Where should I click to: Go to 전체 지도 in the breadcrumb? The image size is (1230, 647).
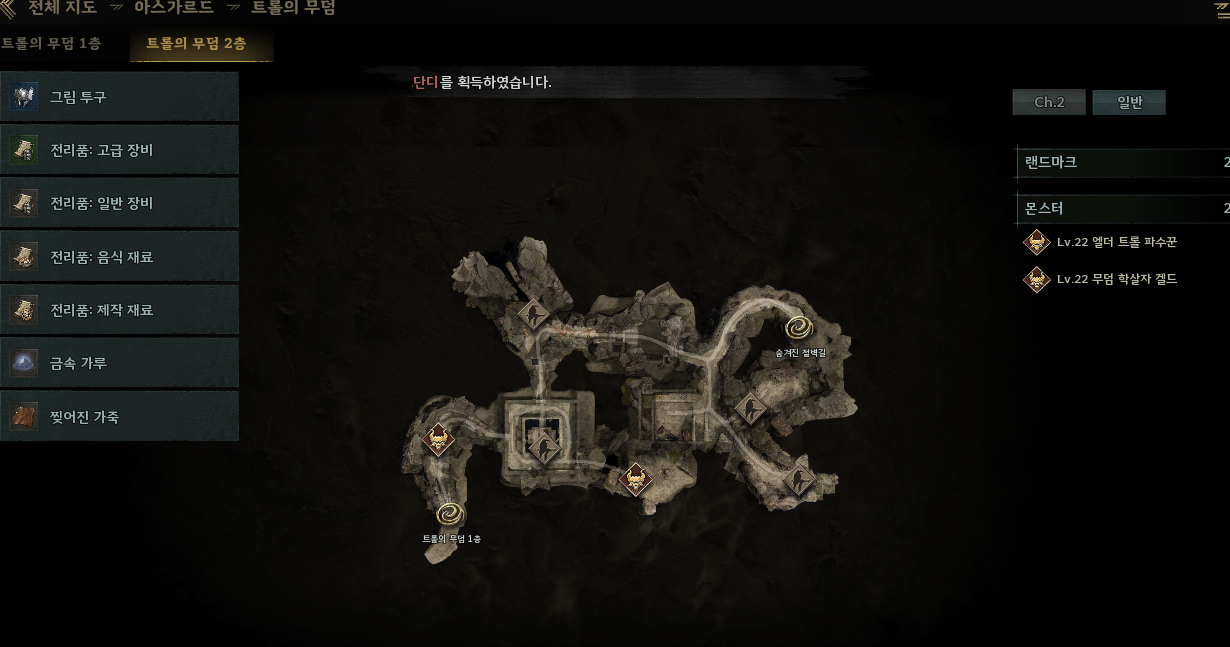[62, 8]
